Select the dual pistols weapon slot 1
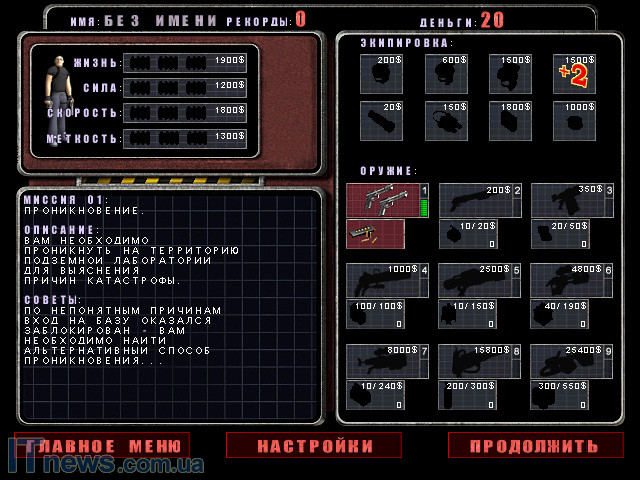The width and height of the screenshot is (640, 480). coord(388,200)
